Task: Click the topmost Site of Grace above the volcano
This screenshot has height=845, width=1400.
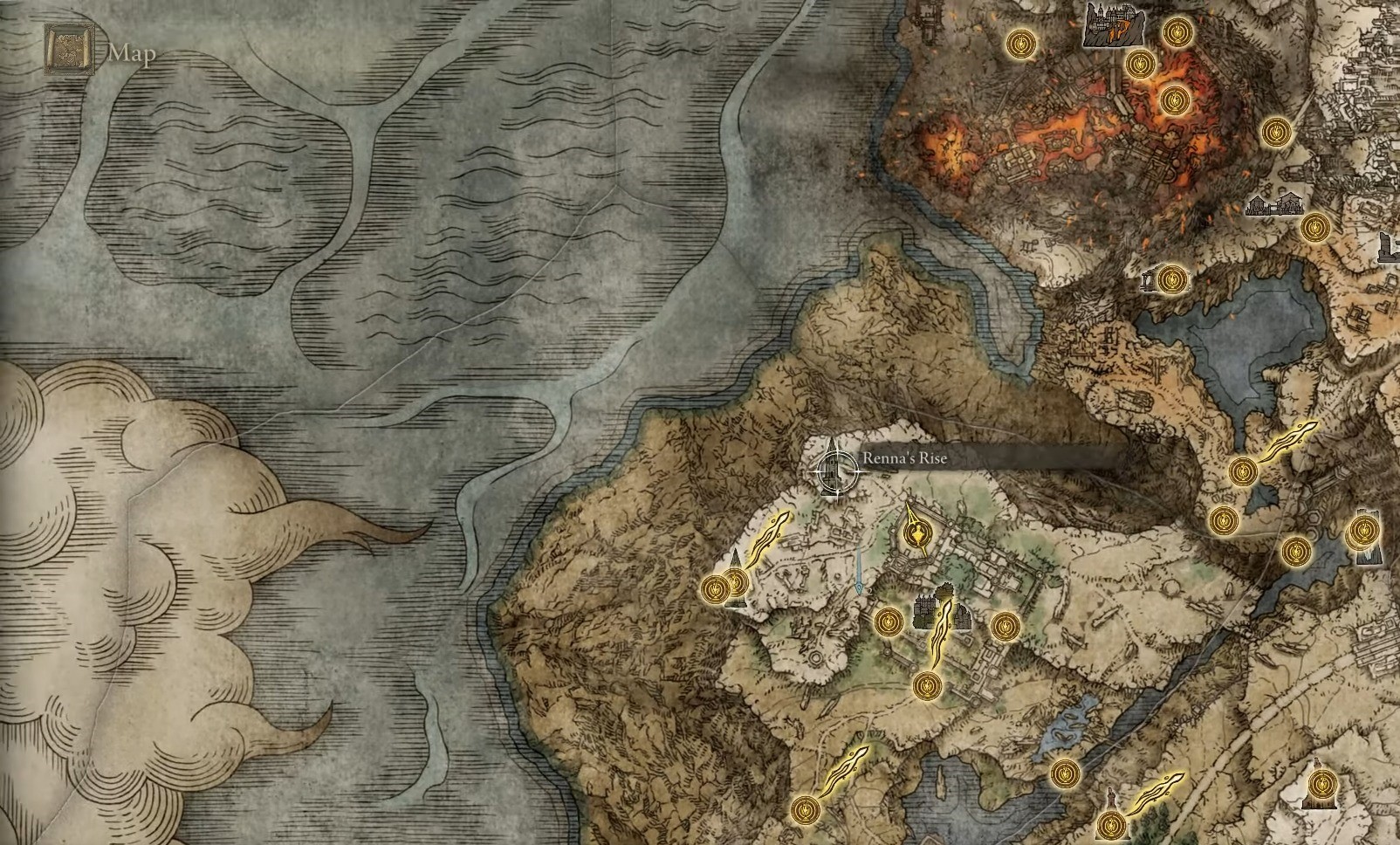Action: (x=1178, y=33)
